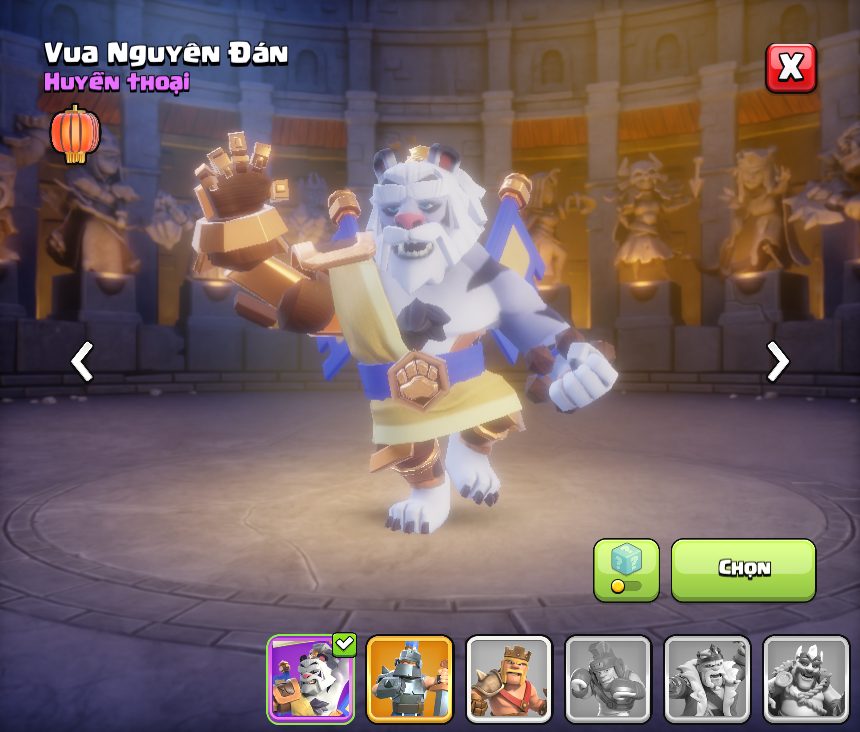Pick the default Barbarian King skin thumbnail
Screen dimensions: 860x732
coord(509,679)
